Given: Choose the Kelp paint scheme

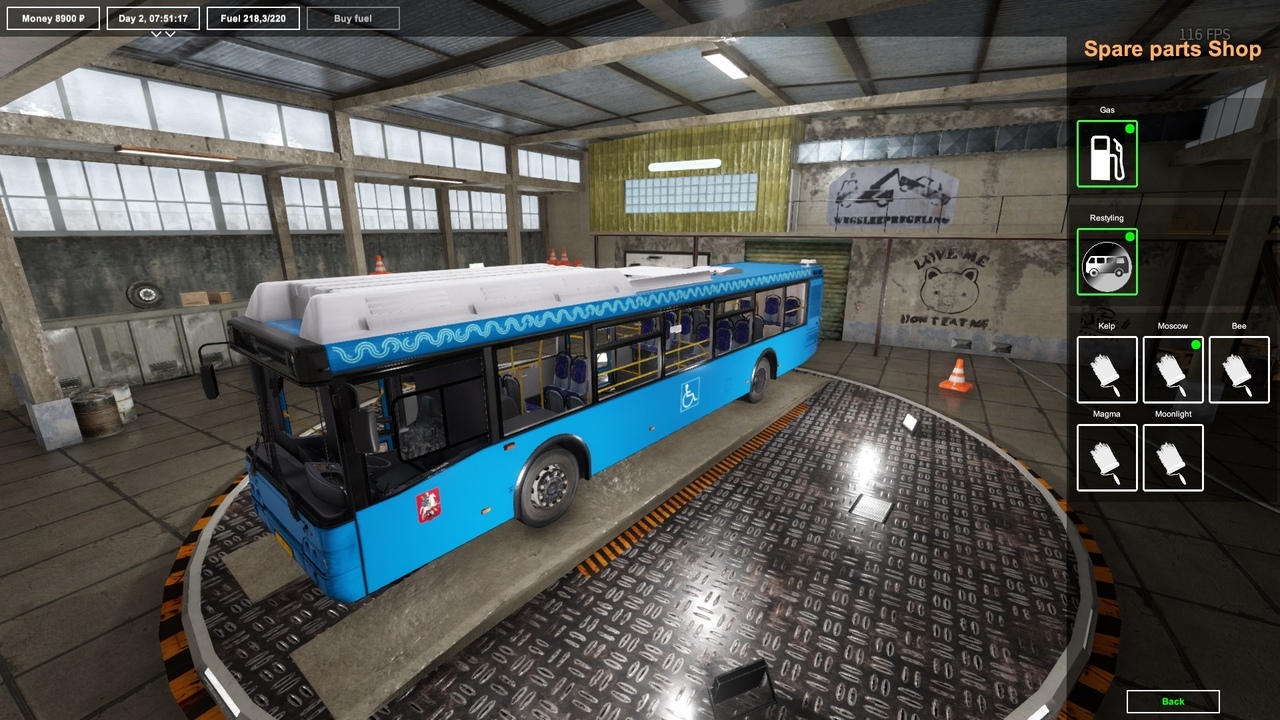Looking at the screenshot, I should [1106, 370].
